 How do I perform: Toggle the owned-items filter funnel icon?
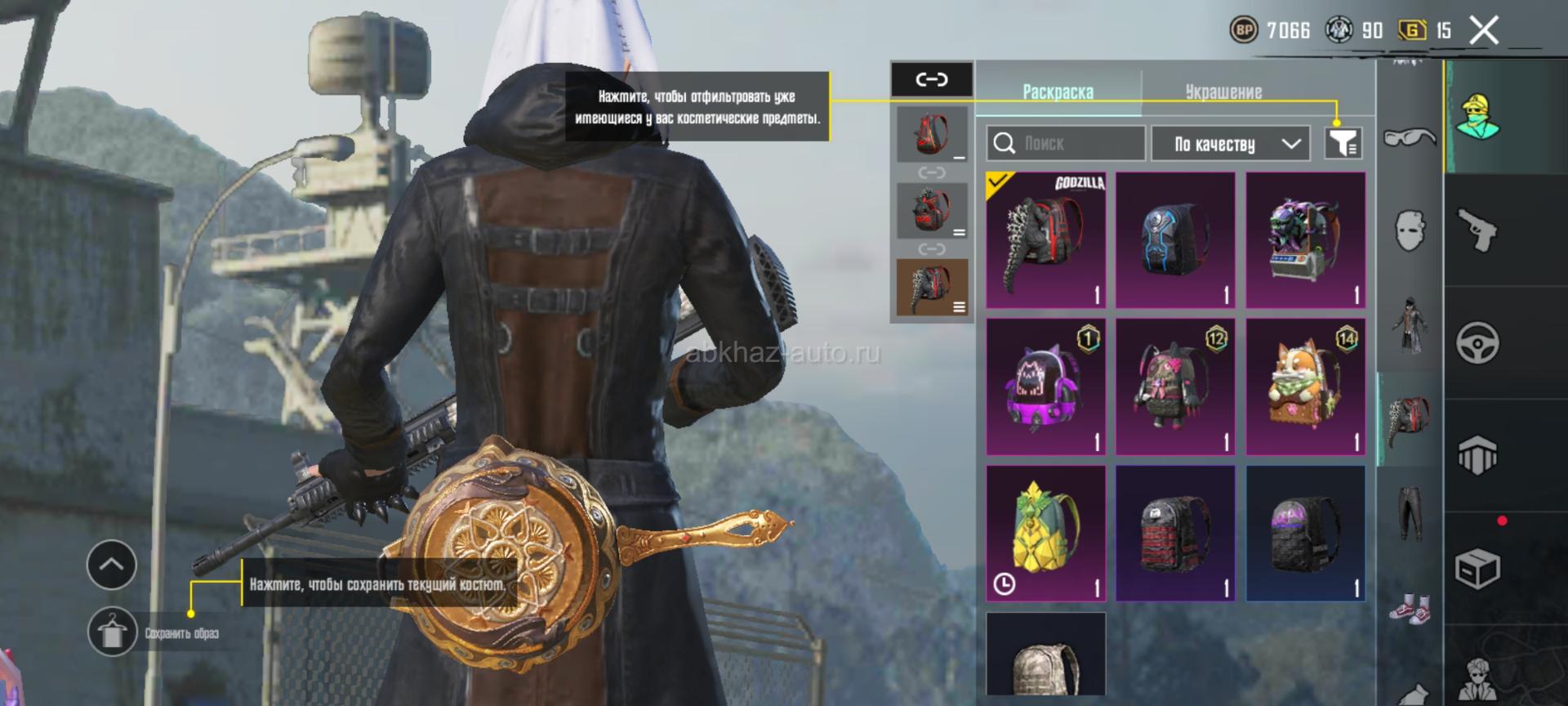click(x=1343, y=144)
